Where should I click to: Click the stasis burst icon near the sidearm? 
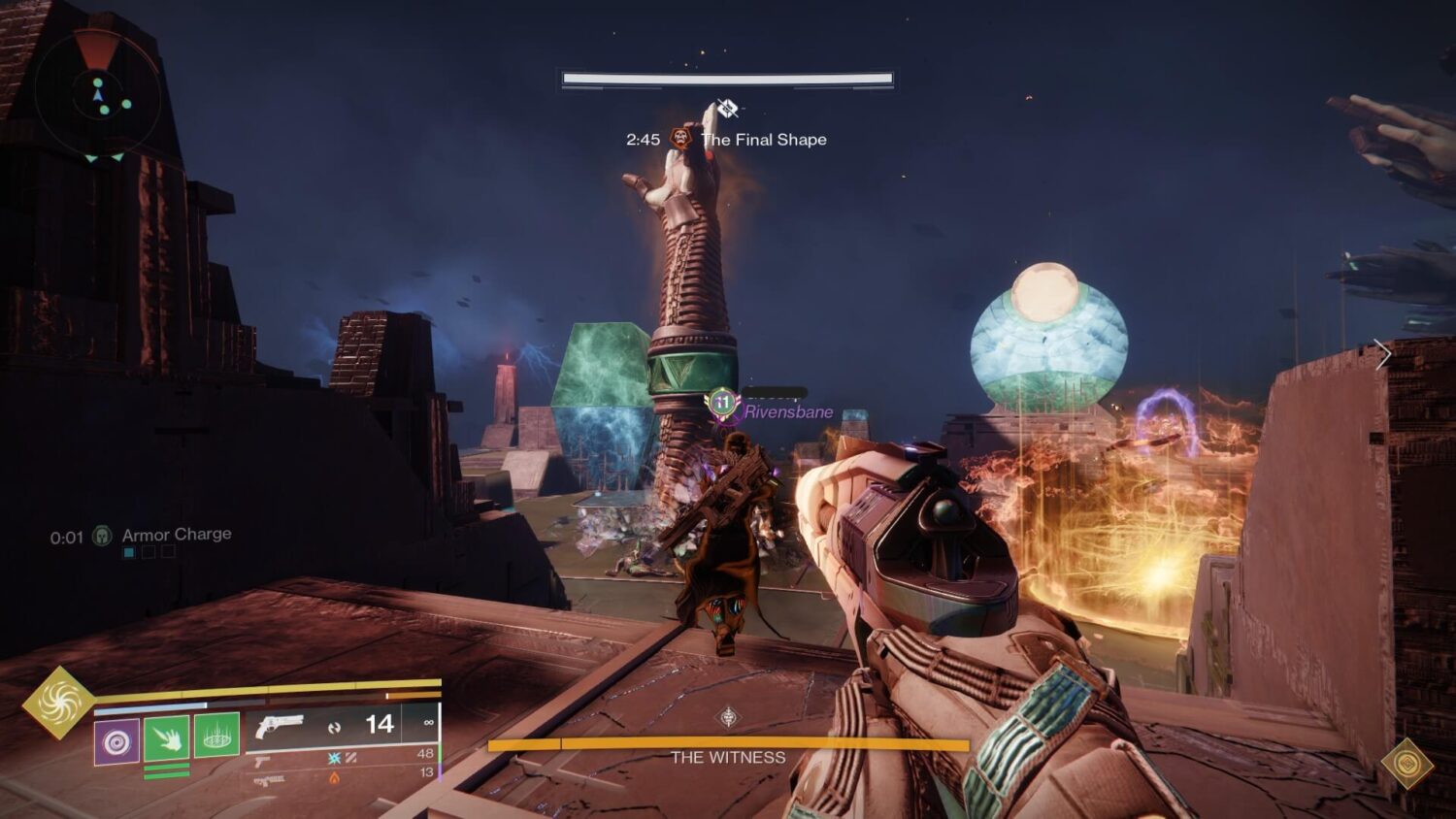coord(335,757)
